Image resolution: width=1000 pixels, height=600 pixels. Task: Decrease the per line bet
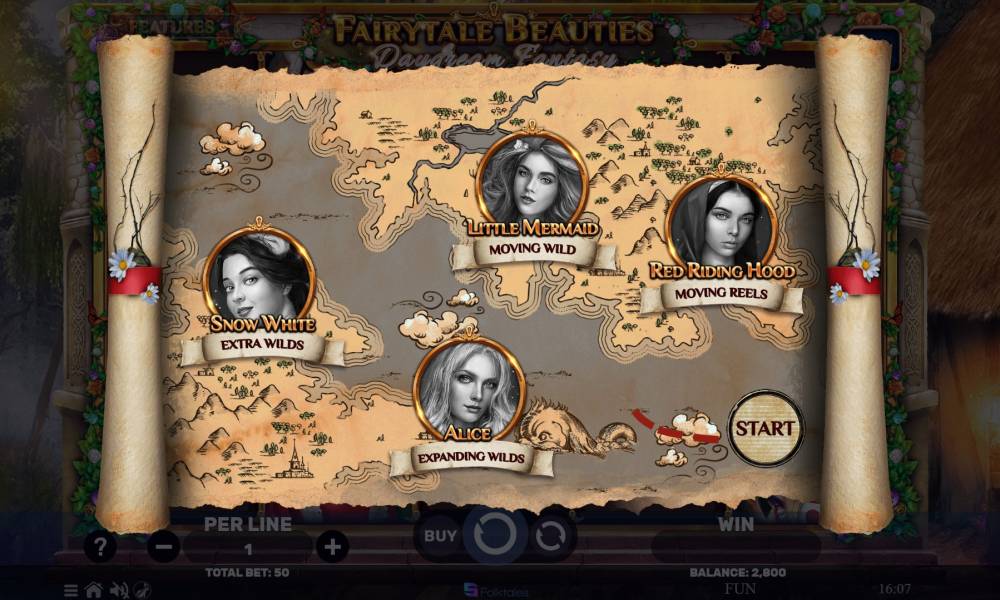(x=164, y=547)
